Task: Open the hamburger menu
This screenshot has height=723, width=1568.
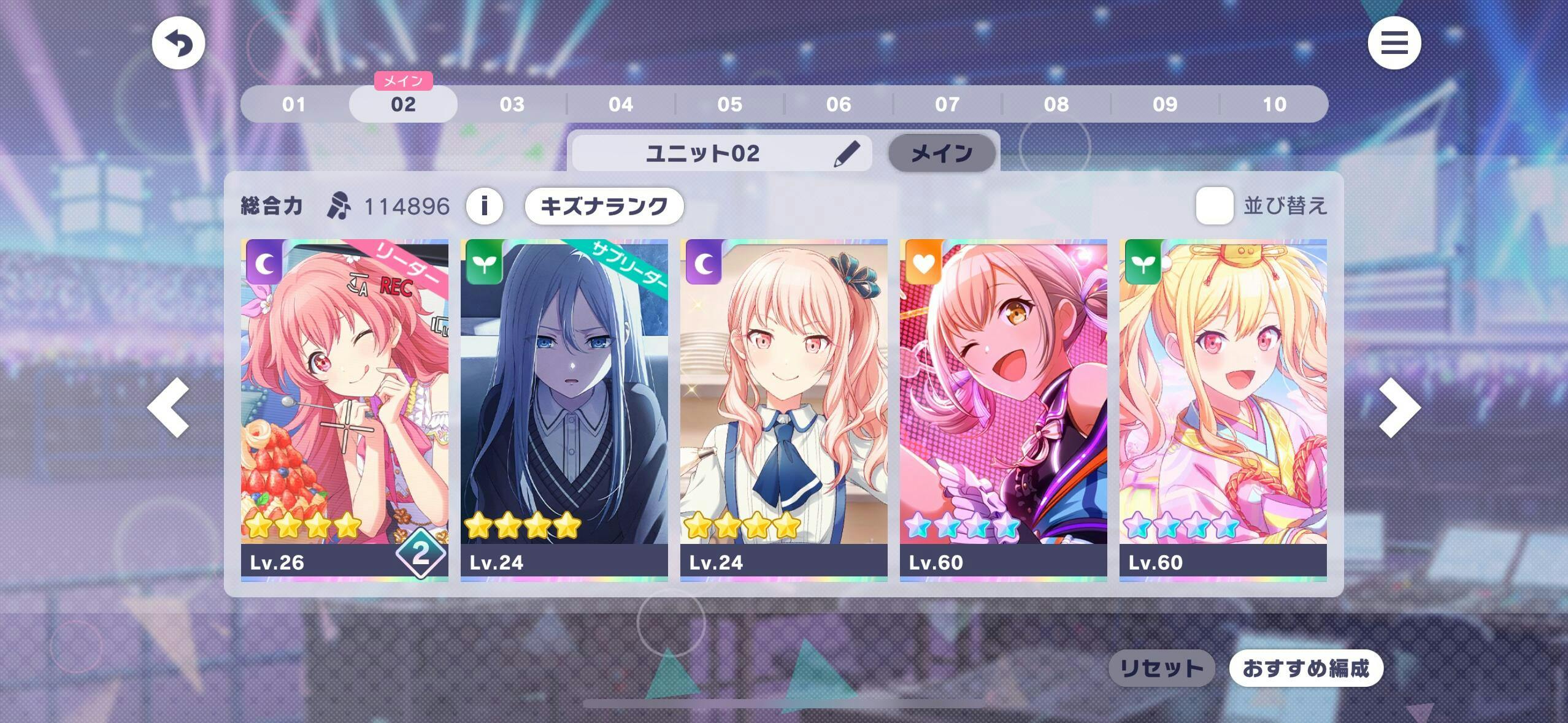Action: pyautogui.click(x=1394, y=44)
